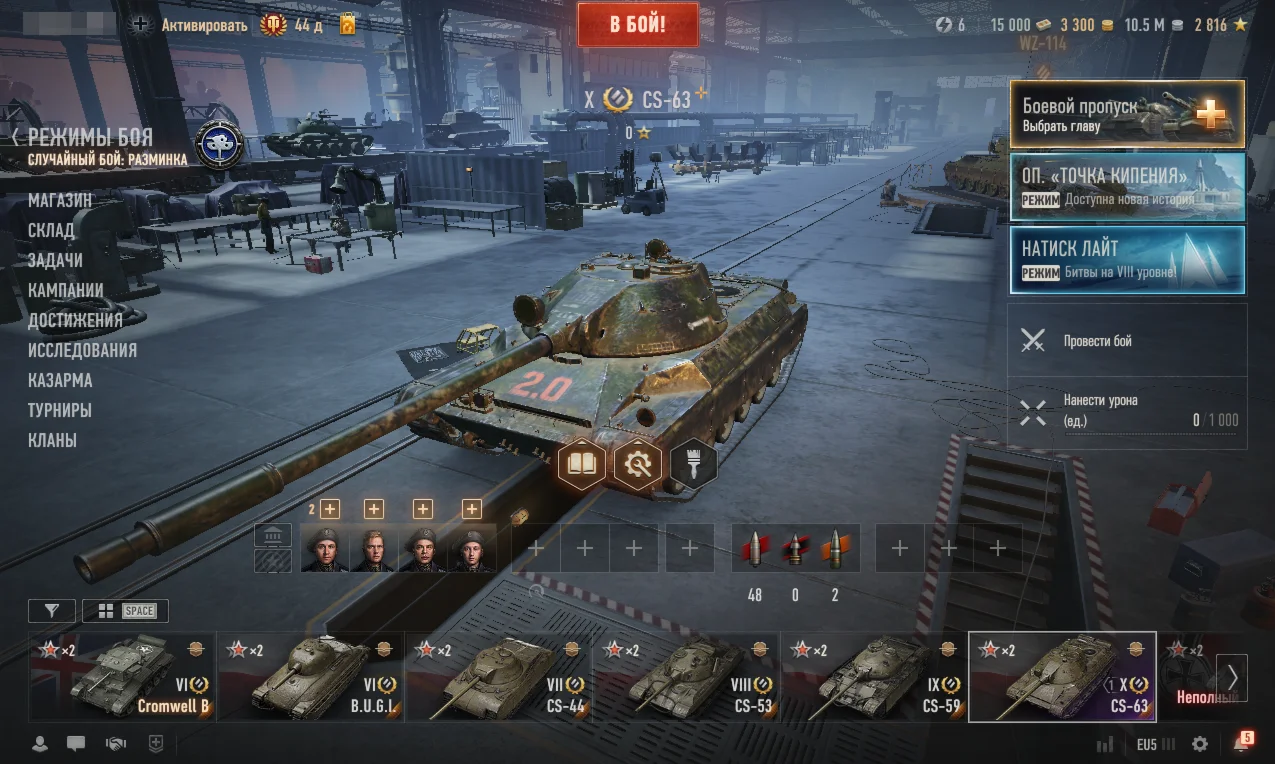Open the СКЛАД menu entry
This screenshot has width=1275, height=764.
point(51,230)
